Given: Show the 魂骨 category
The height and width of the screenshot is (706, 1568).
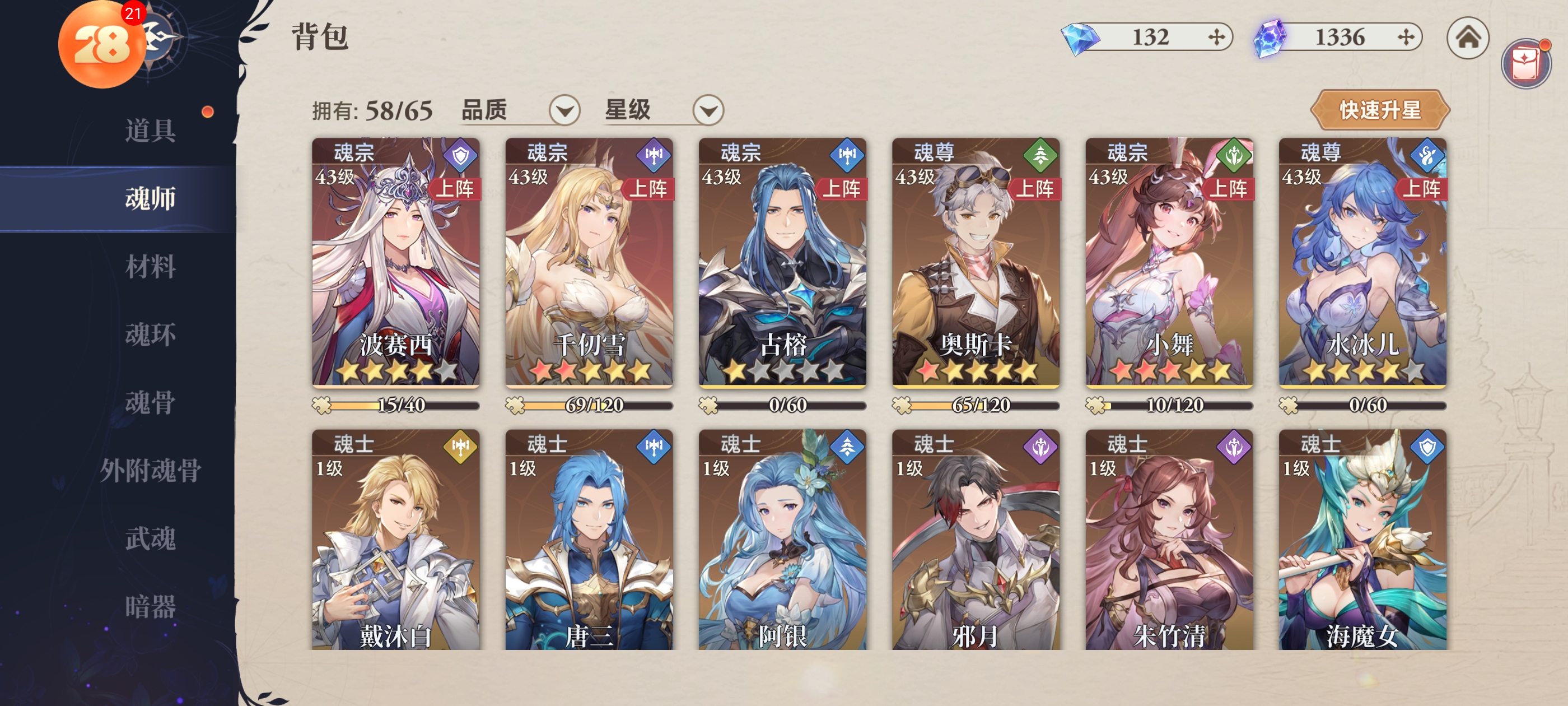Looking at the screenshot, I should [150, 403].
